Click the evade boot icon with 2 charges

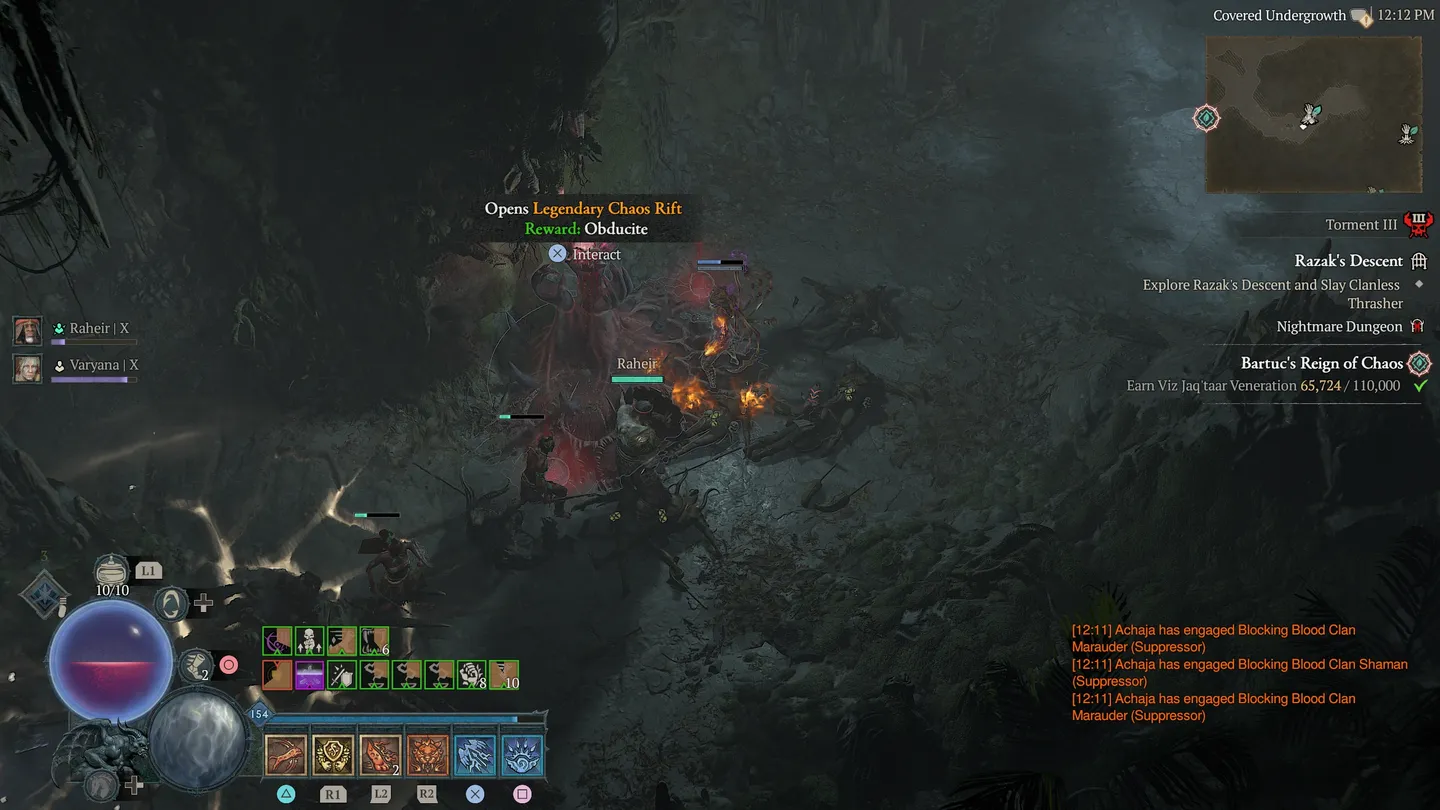coord(195,664)
